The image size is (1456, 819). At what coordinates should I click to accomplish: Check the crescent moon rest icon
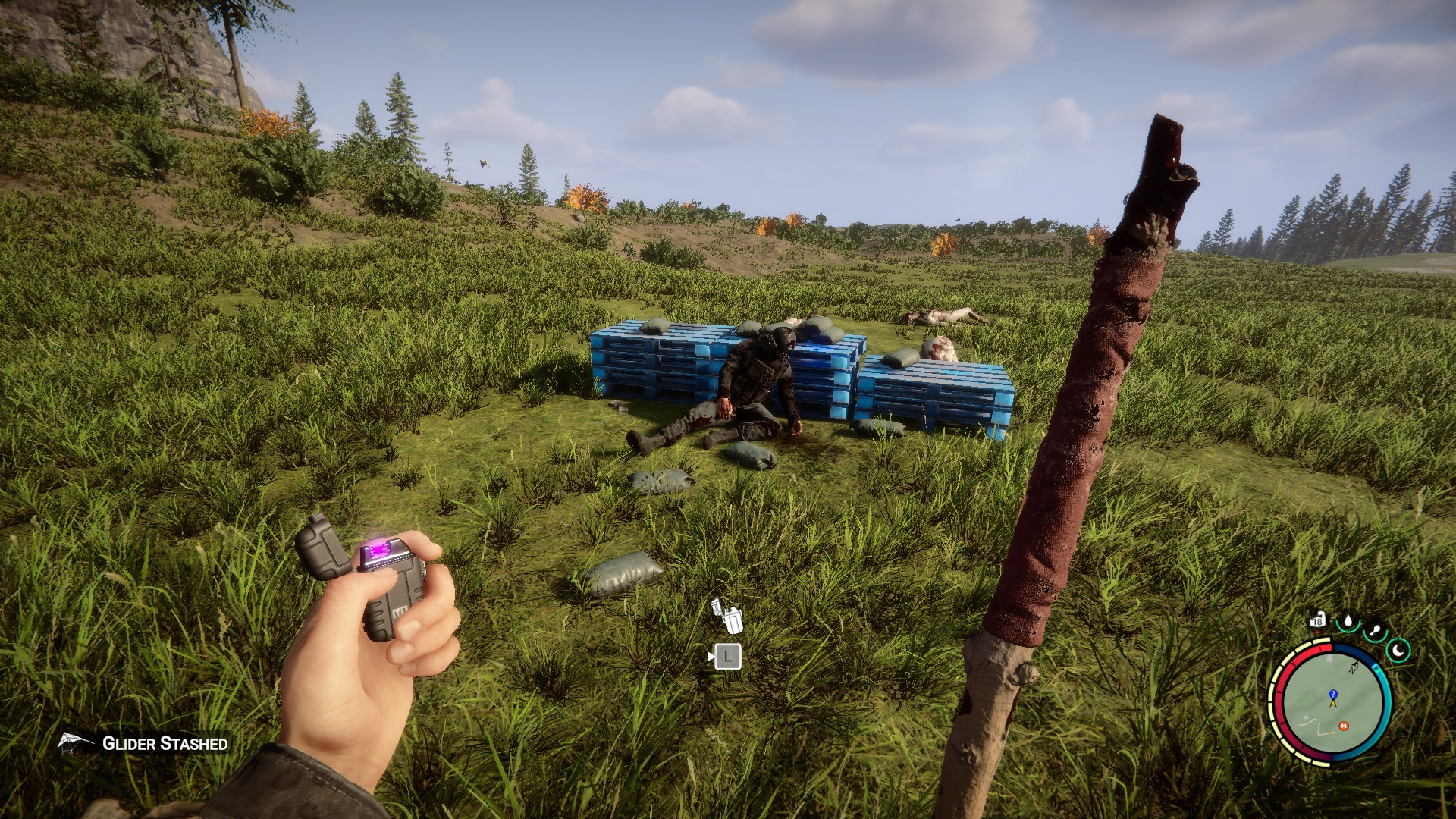1398,650
